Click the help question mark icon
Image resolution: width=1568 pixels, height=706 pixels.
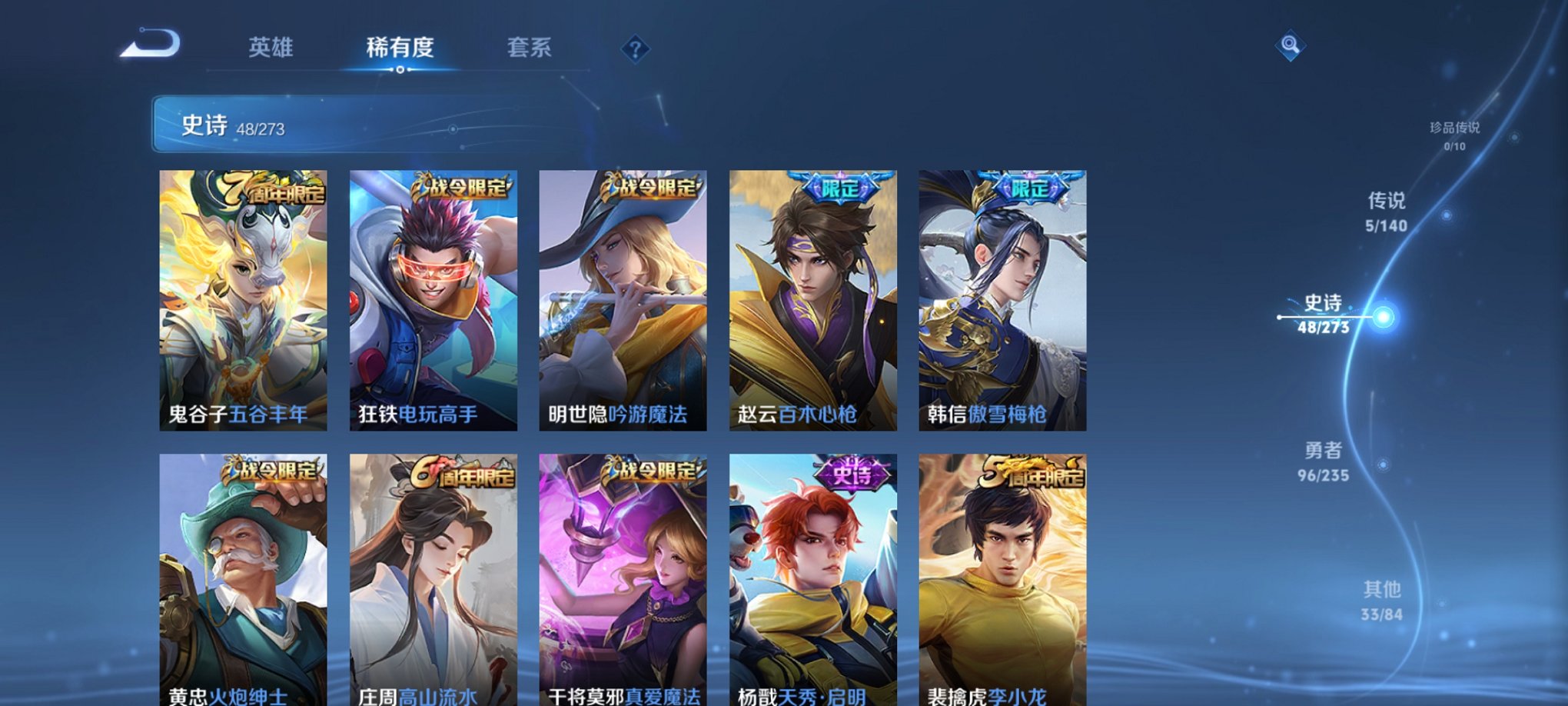point(633,49)
